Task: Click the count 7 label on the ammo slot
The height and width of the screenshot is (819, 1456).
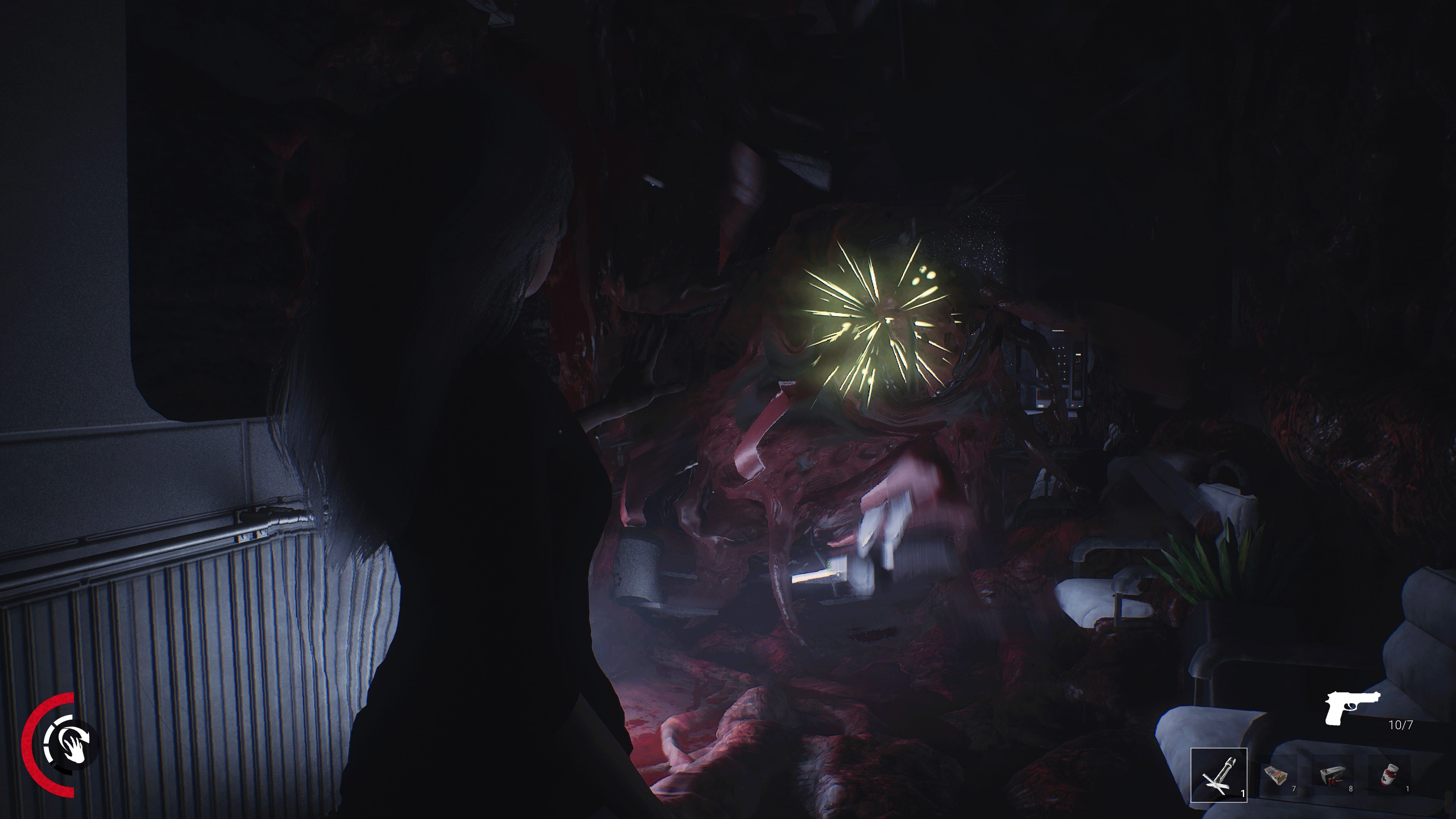Action: coord(1294,789)
